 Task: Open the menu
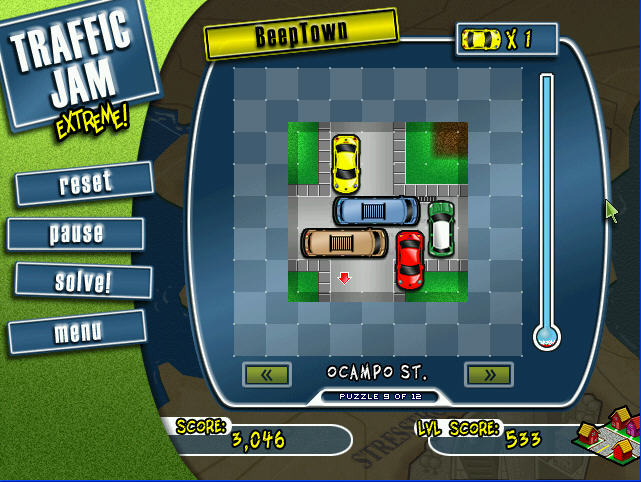pos(78,331)
